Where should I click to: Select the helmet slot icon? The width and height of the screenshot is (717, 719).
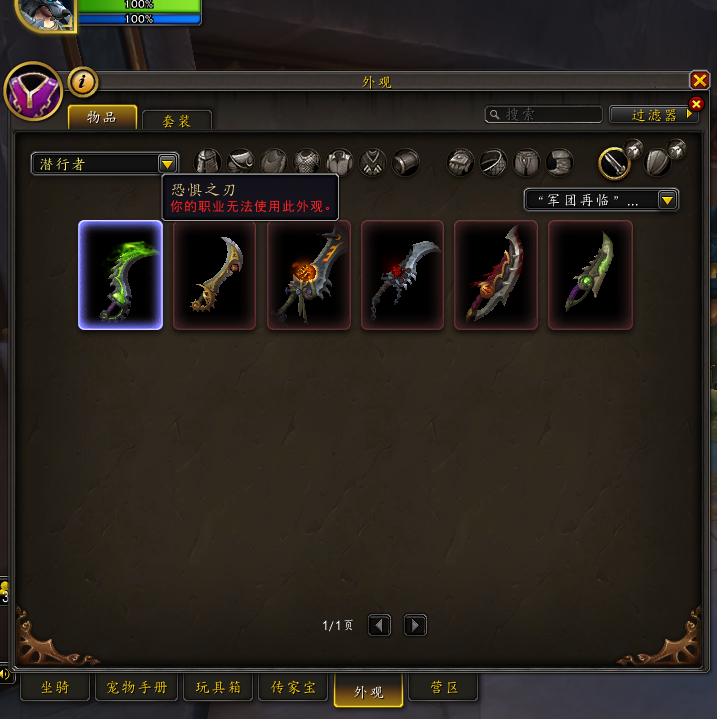207,162
